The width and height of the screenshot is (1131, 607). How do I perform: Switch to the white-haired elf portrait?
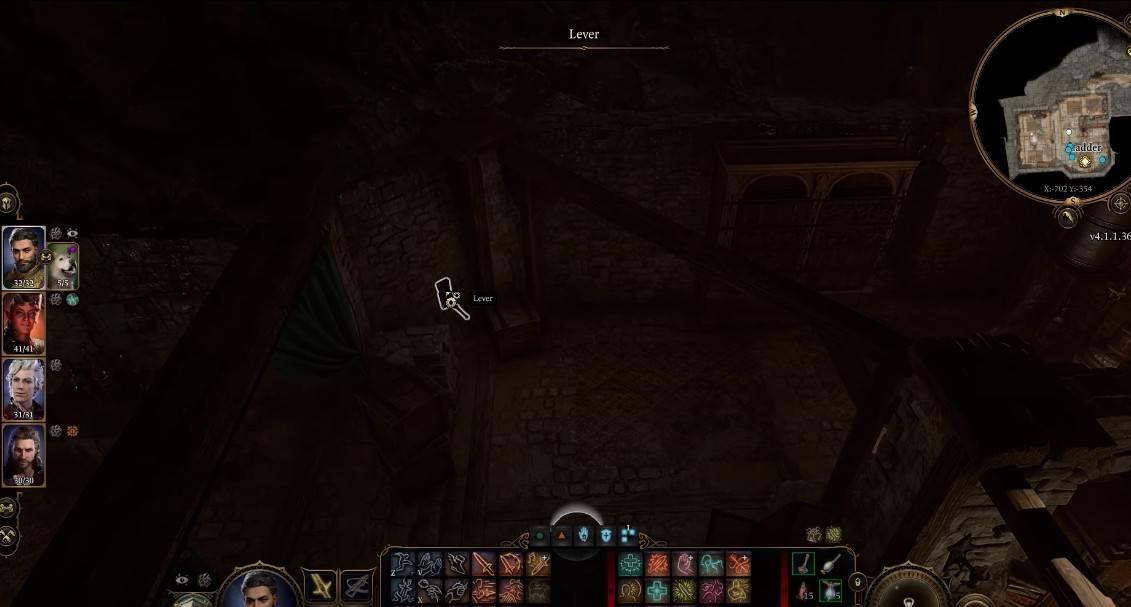pos(23,388)
